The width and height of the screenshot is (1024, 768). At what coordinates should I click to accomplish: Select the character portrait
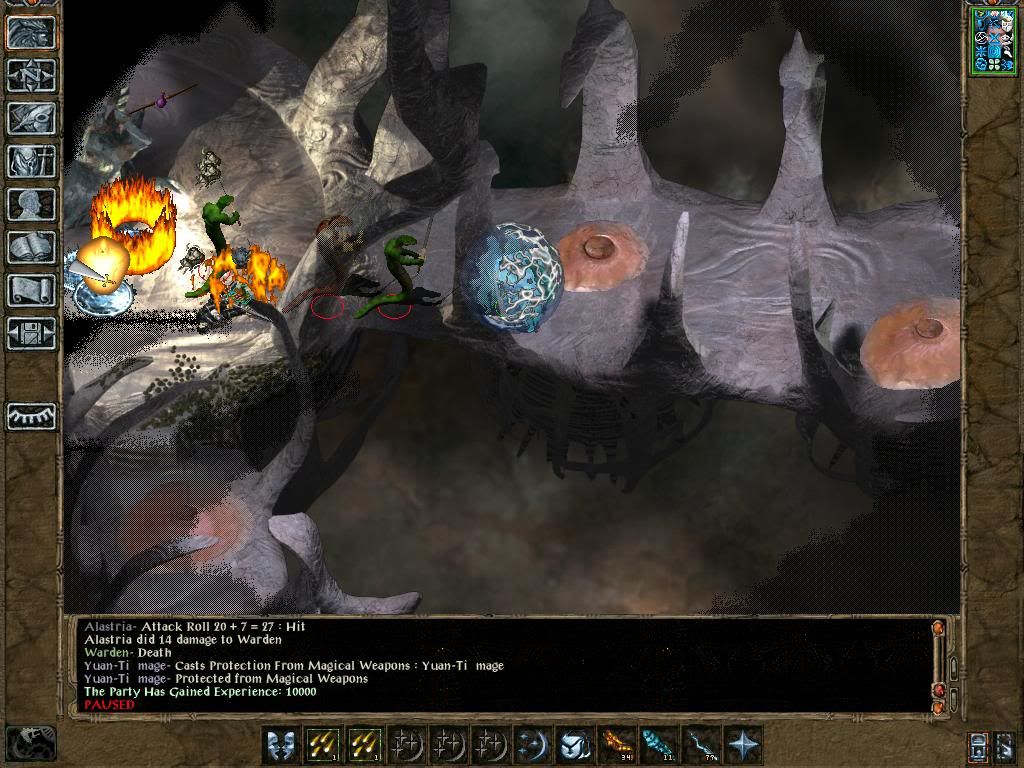click(992, 41)
